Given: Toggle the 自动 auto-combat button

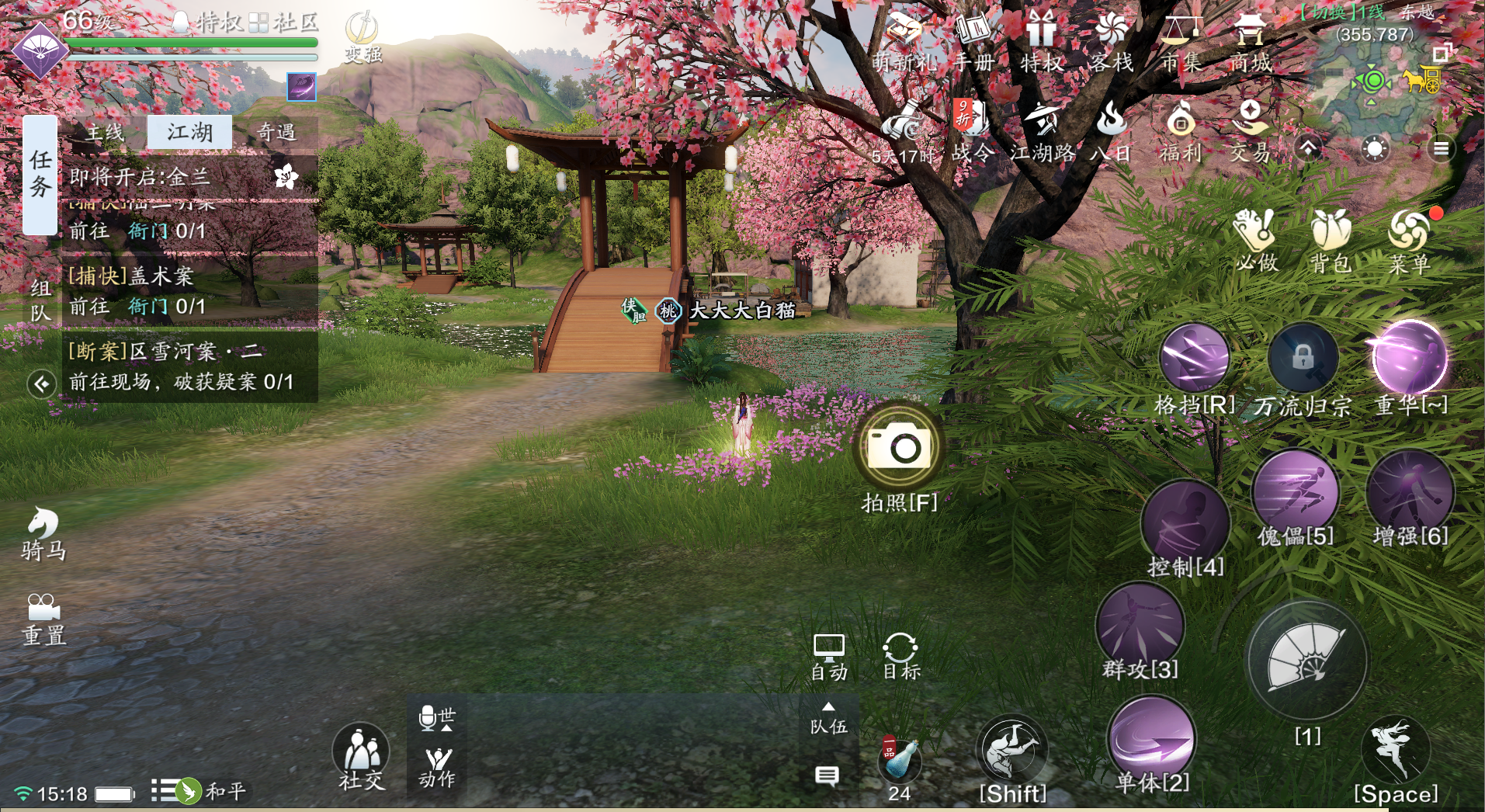Looking at the screenshot, I should coord(828,657).
